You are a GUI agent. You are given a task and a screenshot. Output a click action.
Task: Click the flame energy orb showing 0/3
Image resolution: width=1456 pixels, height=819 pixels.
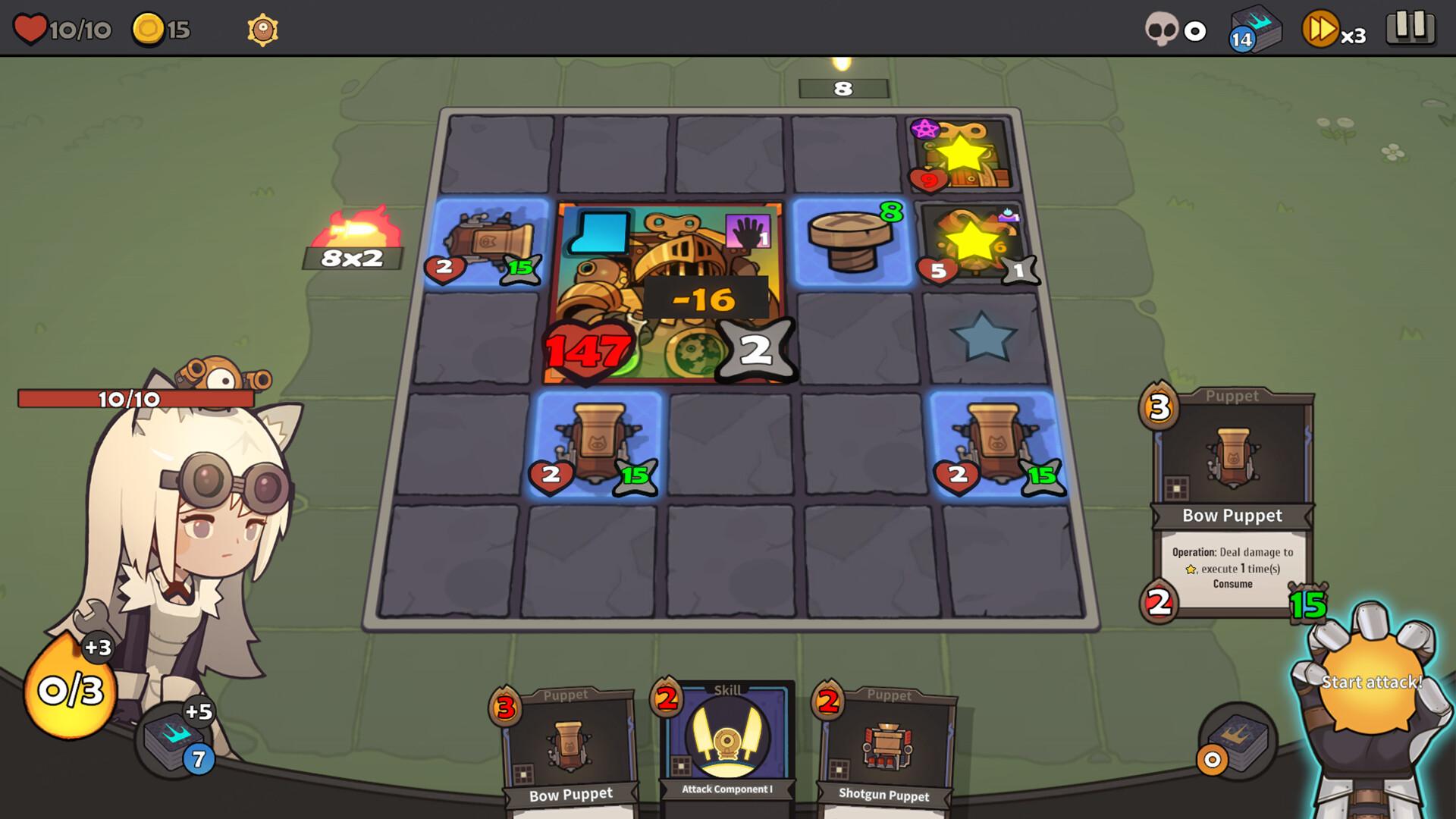(68, 690)
